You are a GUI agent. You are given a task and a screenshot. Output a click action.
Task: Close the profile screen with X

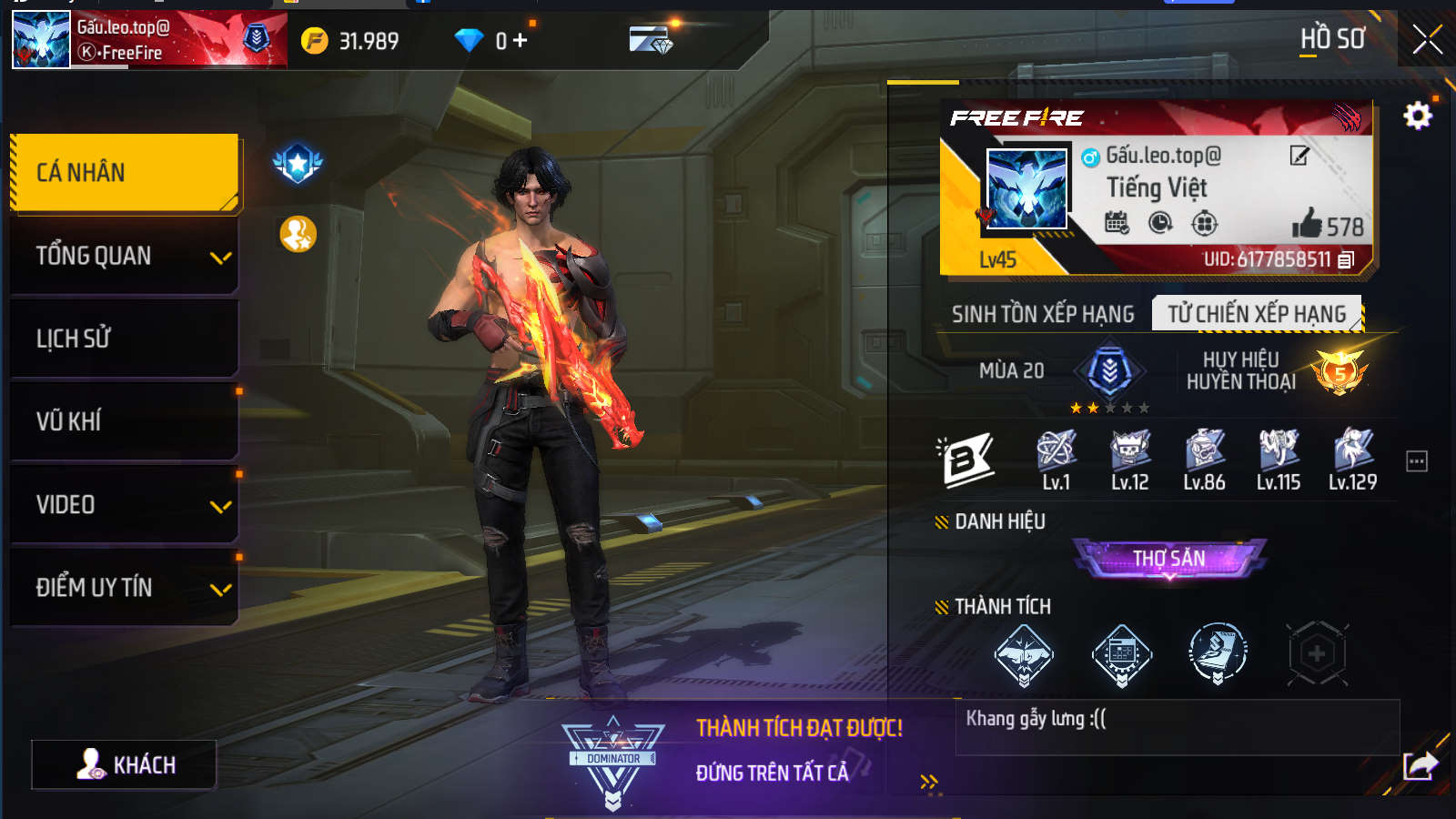point(1426,39)
